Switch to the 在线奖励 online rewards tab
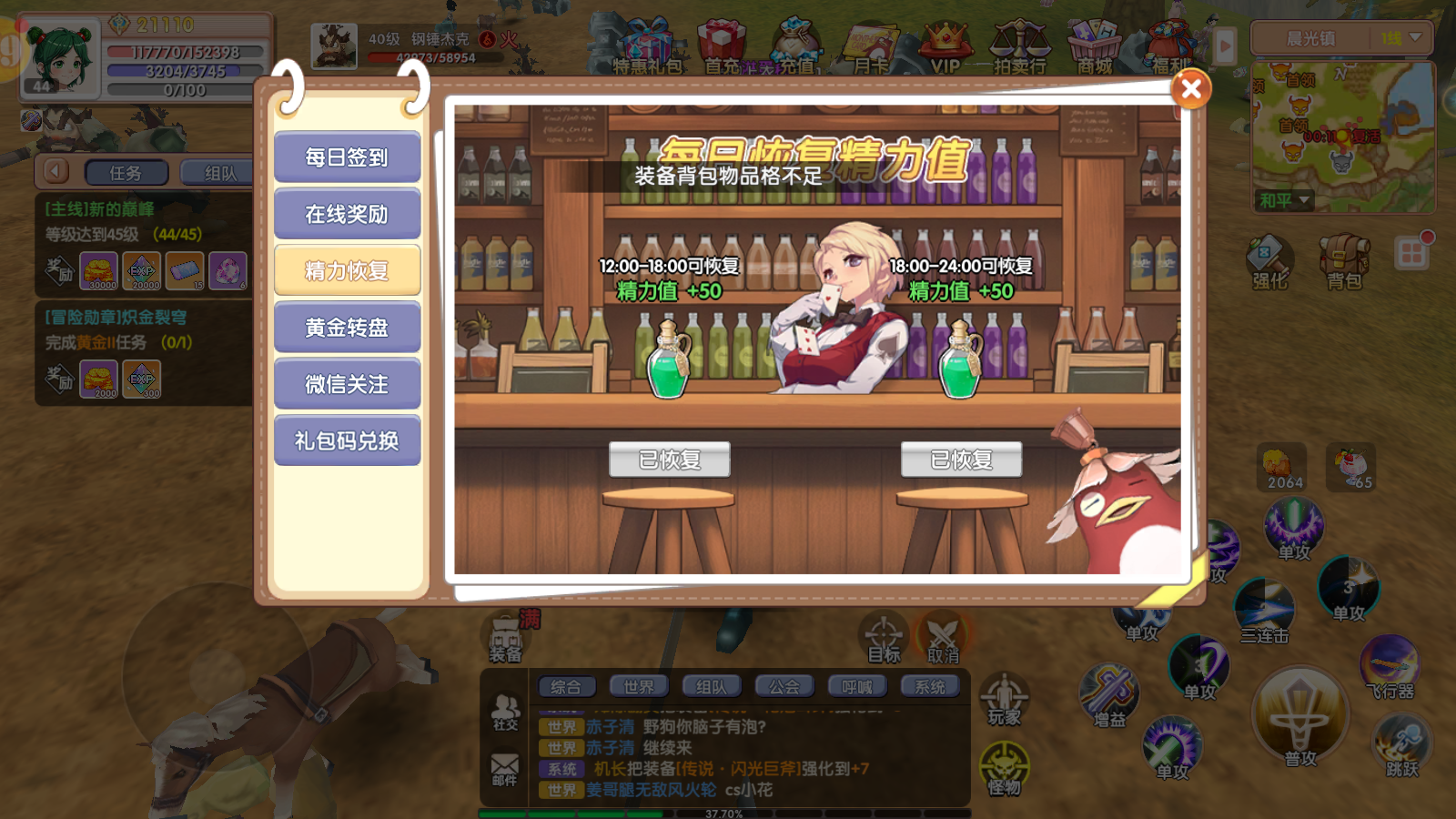1456x819 pixels. point(347,214)
